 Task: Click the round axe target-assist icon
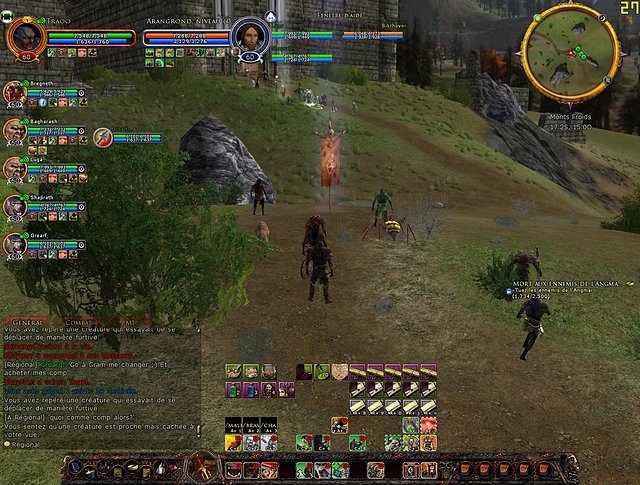(x=102, y=137)
